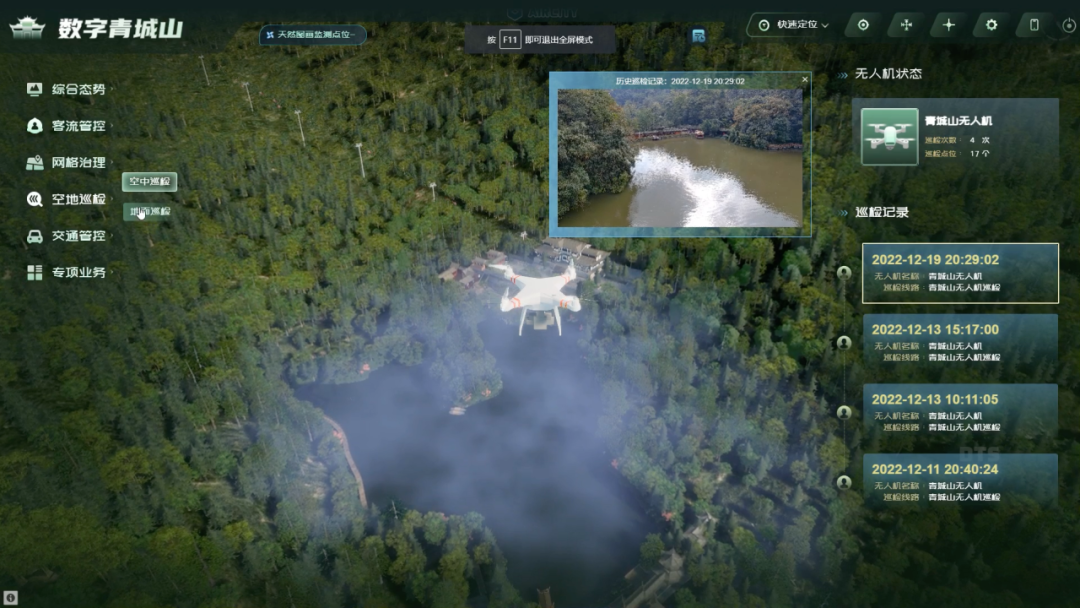Viewport: 1080px width, 608px height.
Task: Open the 快速定位 dropdown
Action: point(795,25)
